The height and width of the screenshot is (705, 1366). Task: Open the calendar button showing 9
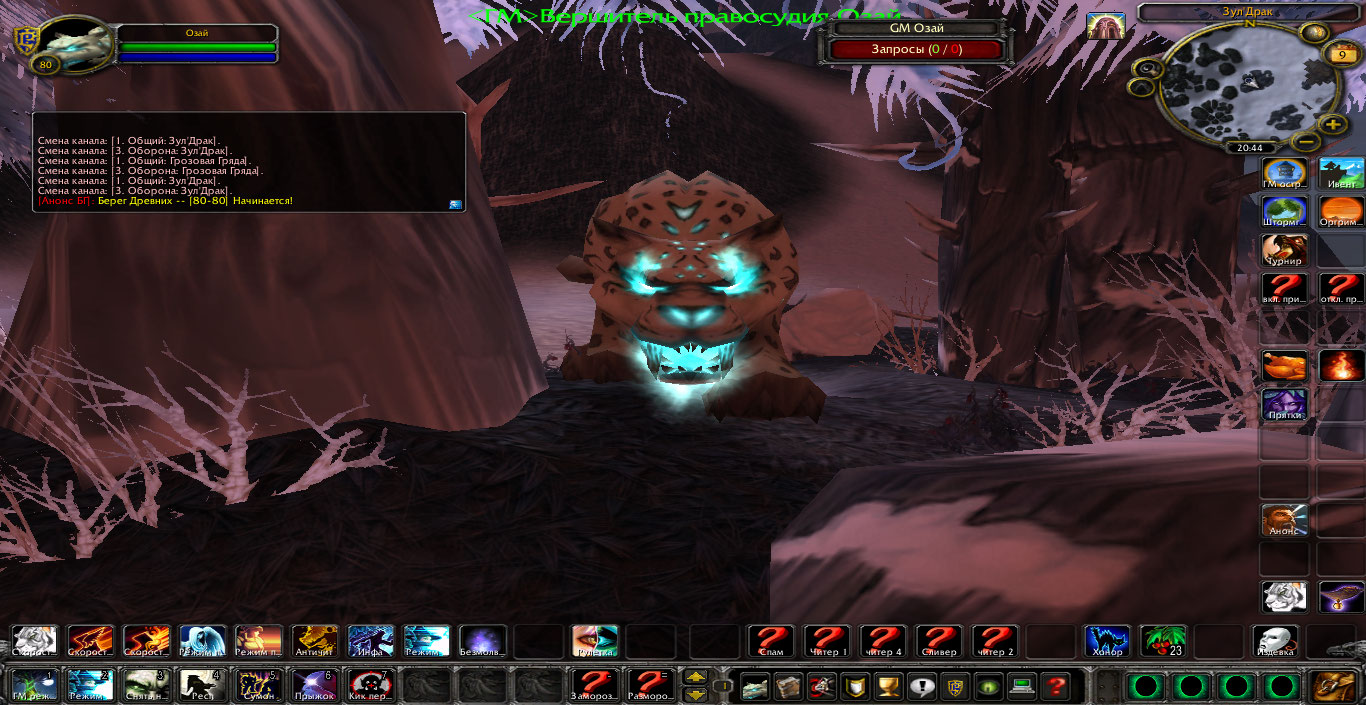(x=1340, y=55)
